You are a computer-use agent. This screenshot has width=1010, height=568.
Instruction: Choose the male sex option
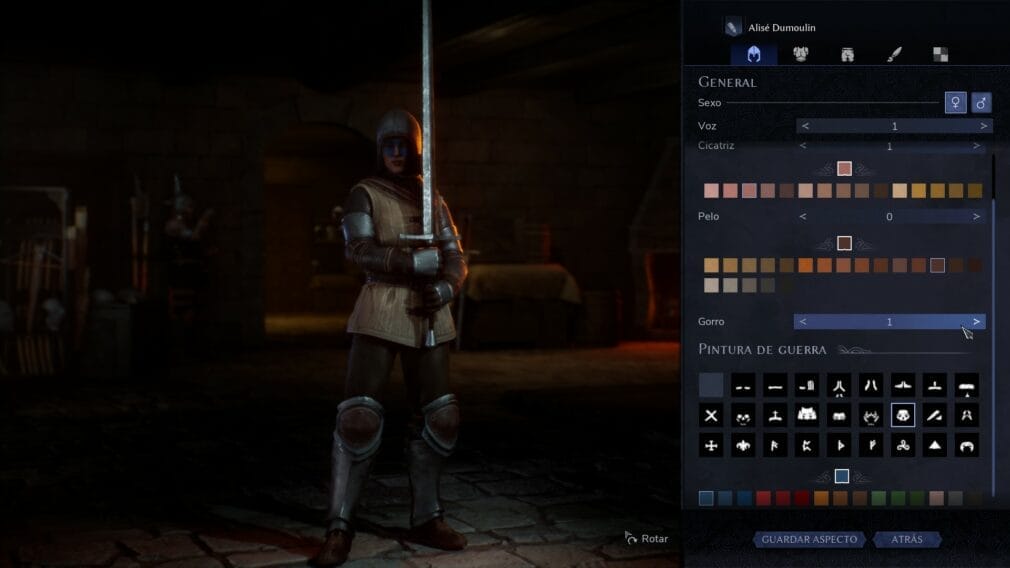(x=981, y=102)
